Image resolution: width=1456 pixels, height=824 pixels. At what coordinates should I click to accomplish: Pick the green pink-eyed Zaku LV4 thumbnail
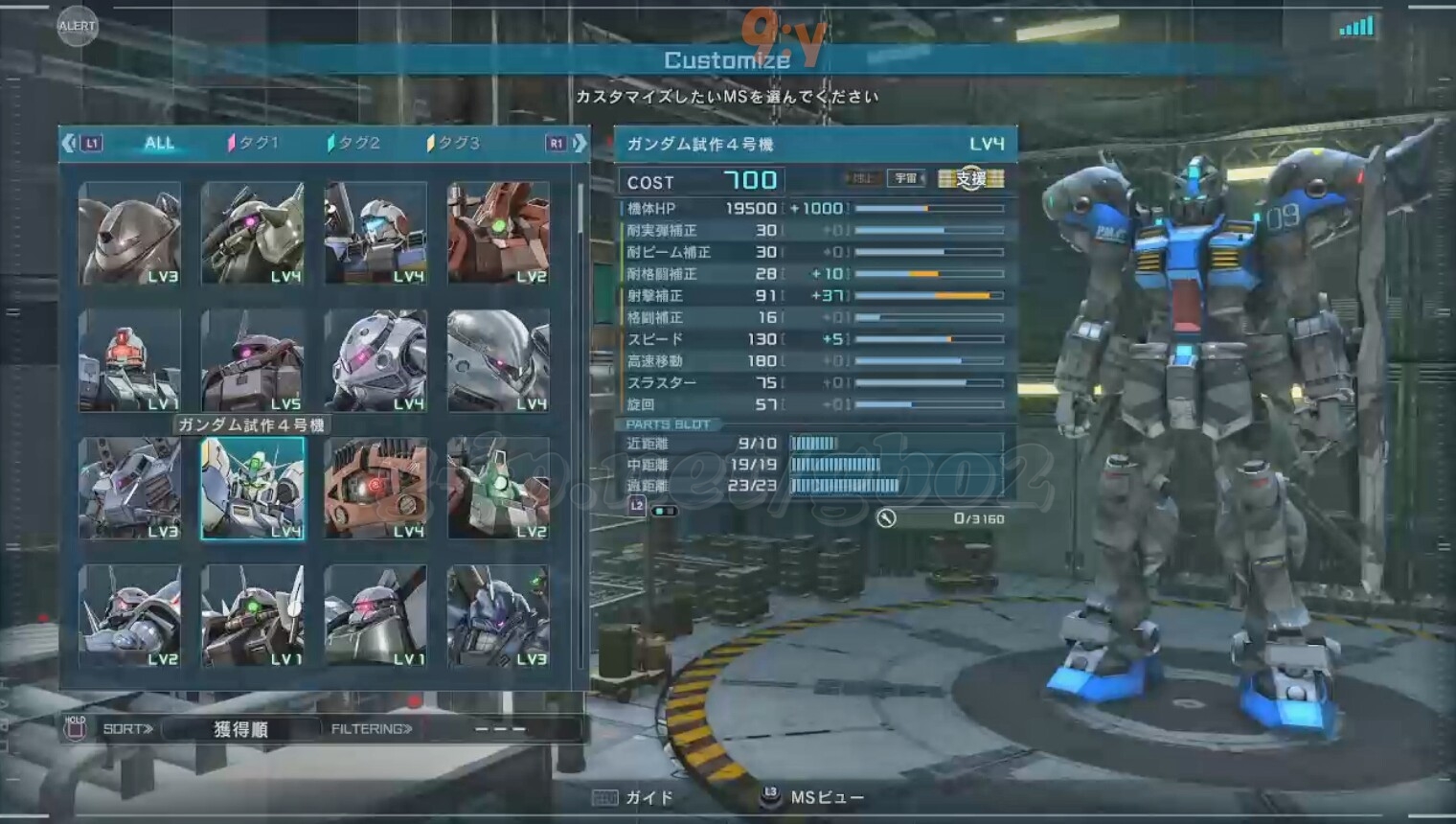[253, 234]
